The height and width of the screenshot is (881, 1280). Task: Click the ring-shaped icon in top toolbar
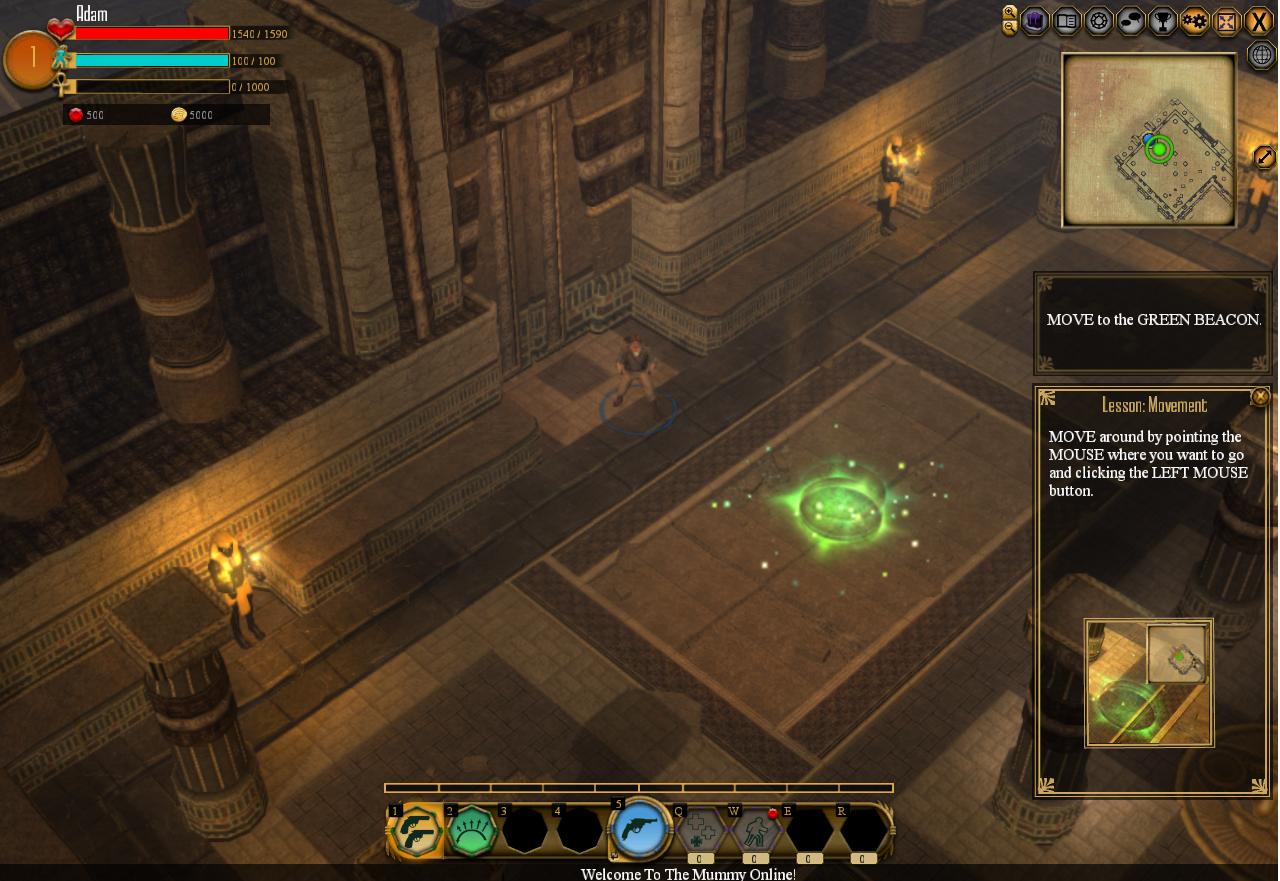coord(1099,21)
